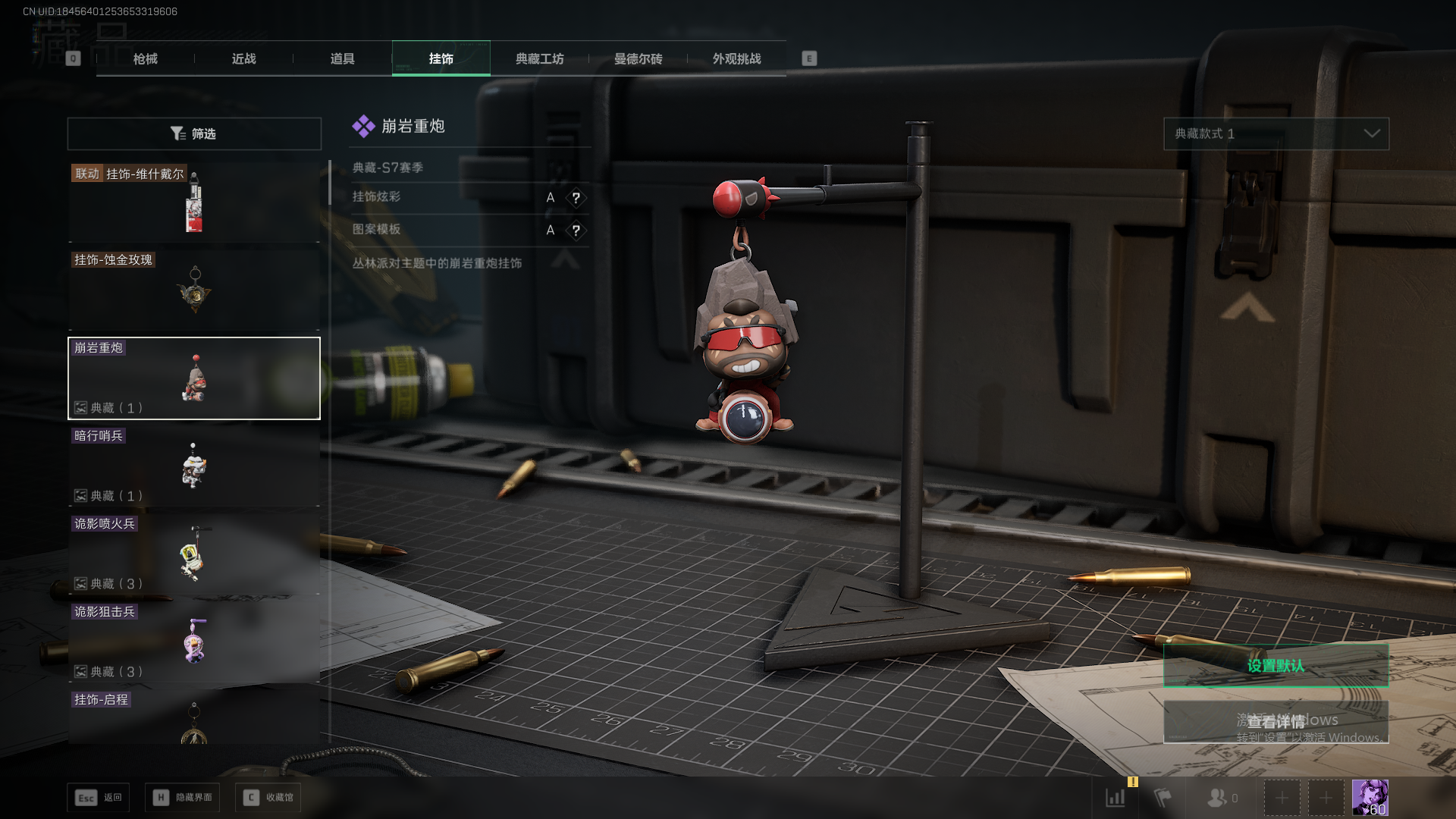Viewport: 1456px width, 819px height.
Task: Click the 设置默认 button
Action: pos(1276,666)
